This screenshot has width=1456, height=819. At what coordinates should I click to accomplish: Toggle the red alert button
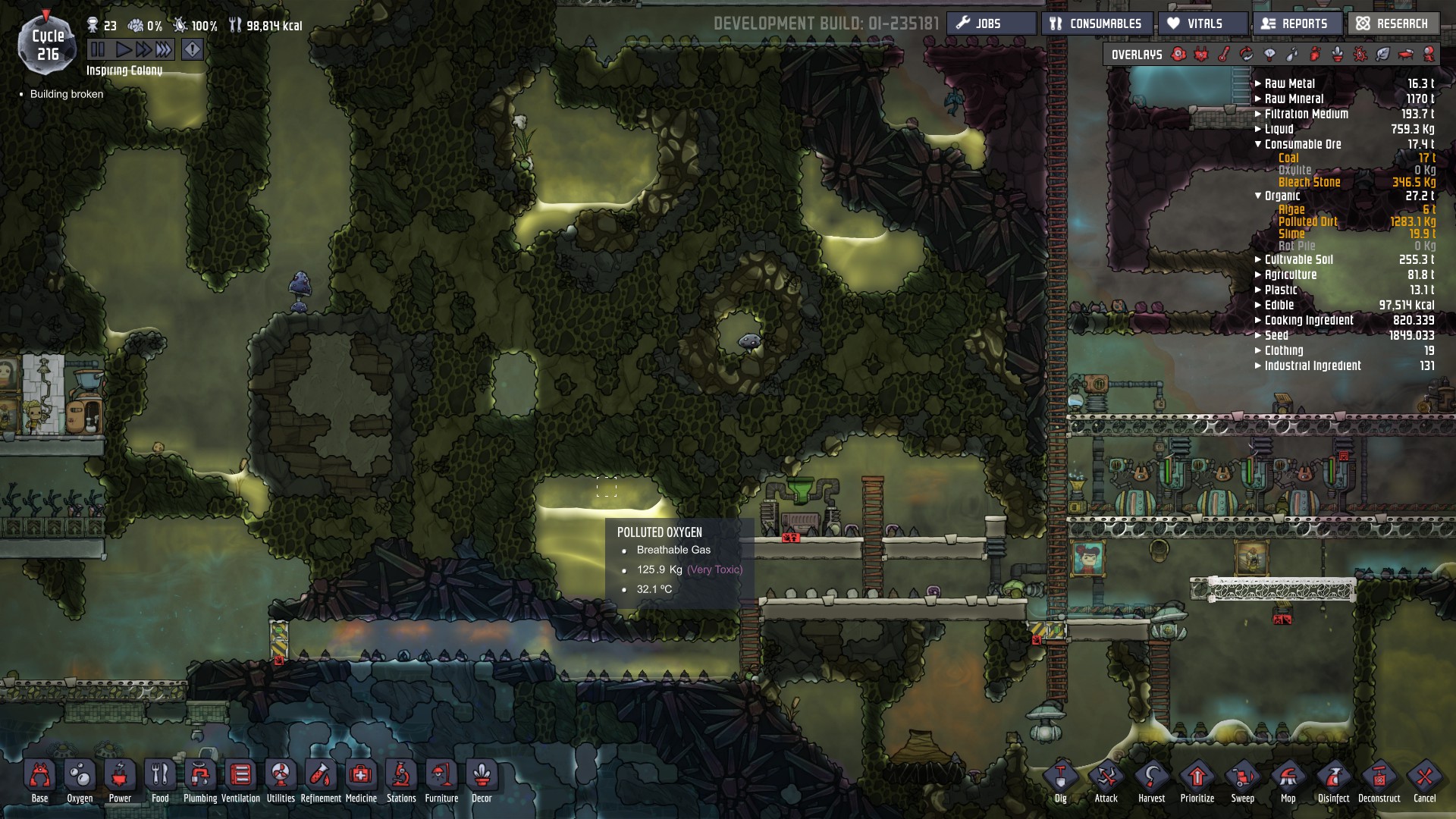[193, 50]
